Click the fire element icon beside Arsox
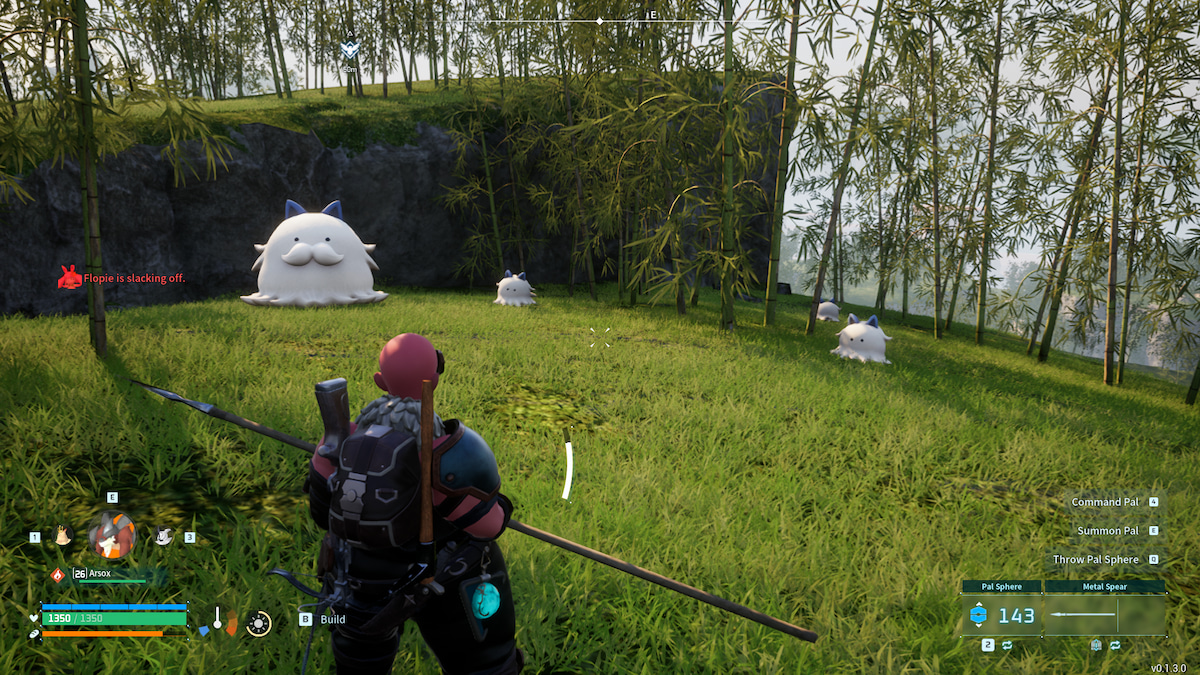Viewport: 1200px width, 675px height. pos(57,574)
